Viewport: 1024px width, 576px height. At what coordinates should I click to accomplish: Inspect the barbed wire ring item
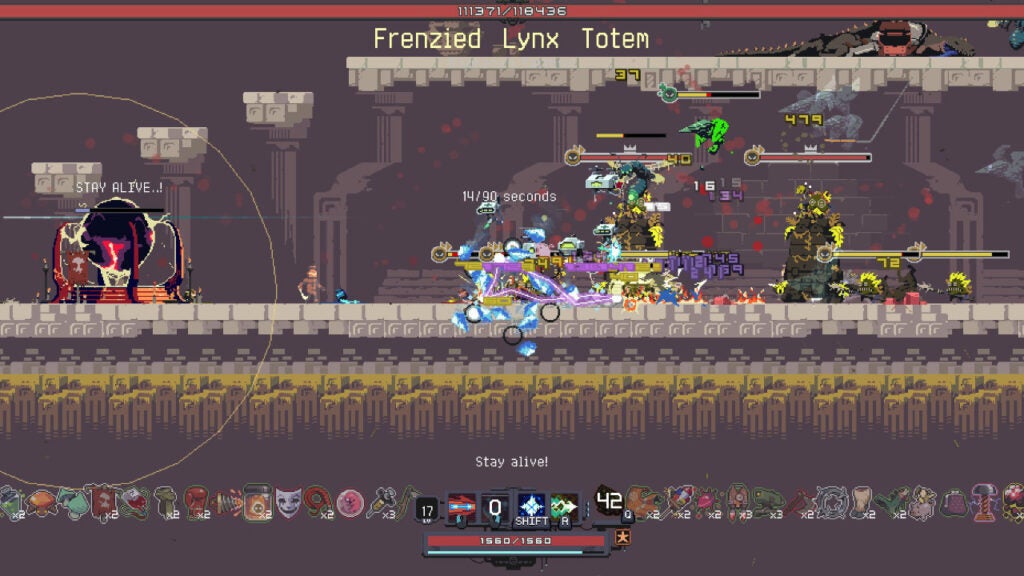click(x=829, y=500)
